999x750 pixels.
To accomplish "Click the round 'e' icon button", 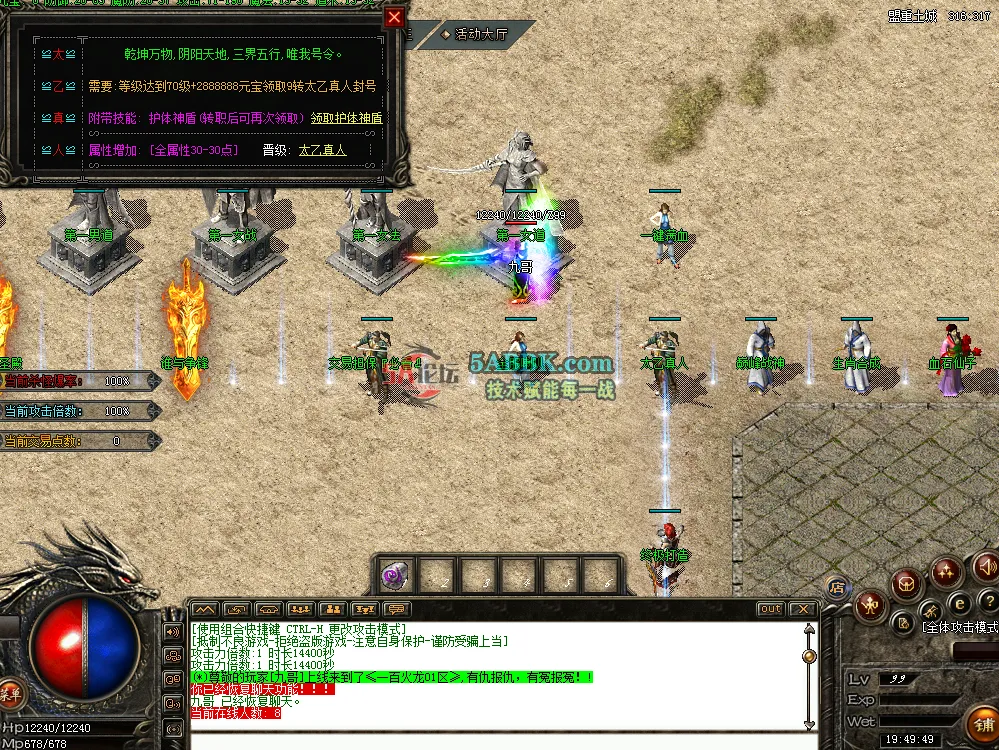I will (x=957, y=603).
